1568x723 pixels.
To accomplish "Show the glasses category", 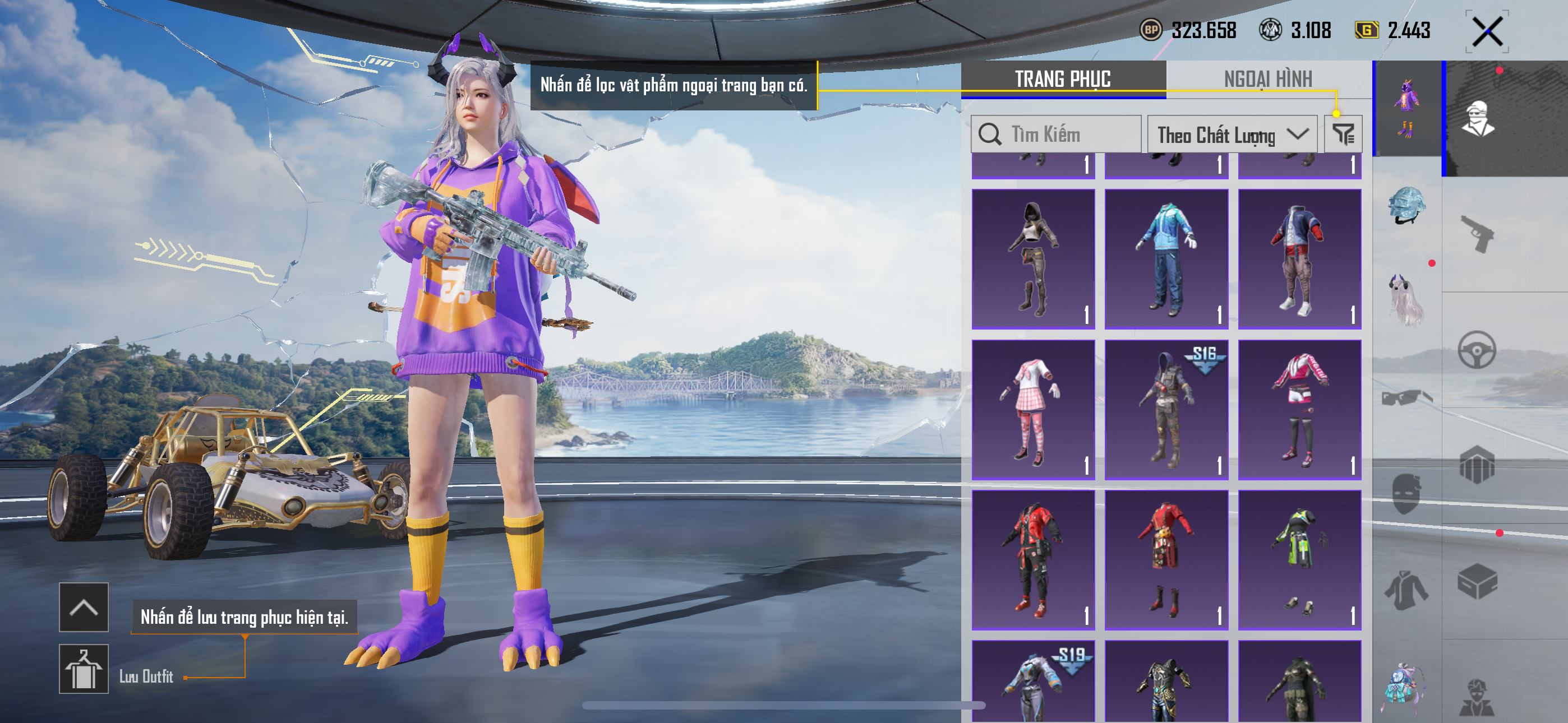I will pyautogui.click(x=1406, y=398).
